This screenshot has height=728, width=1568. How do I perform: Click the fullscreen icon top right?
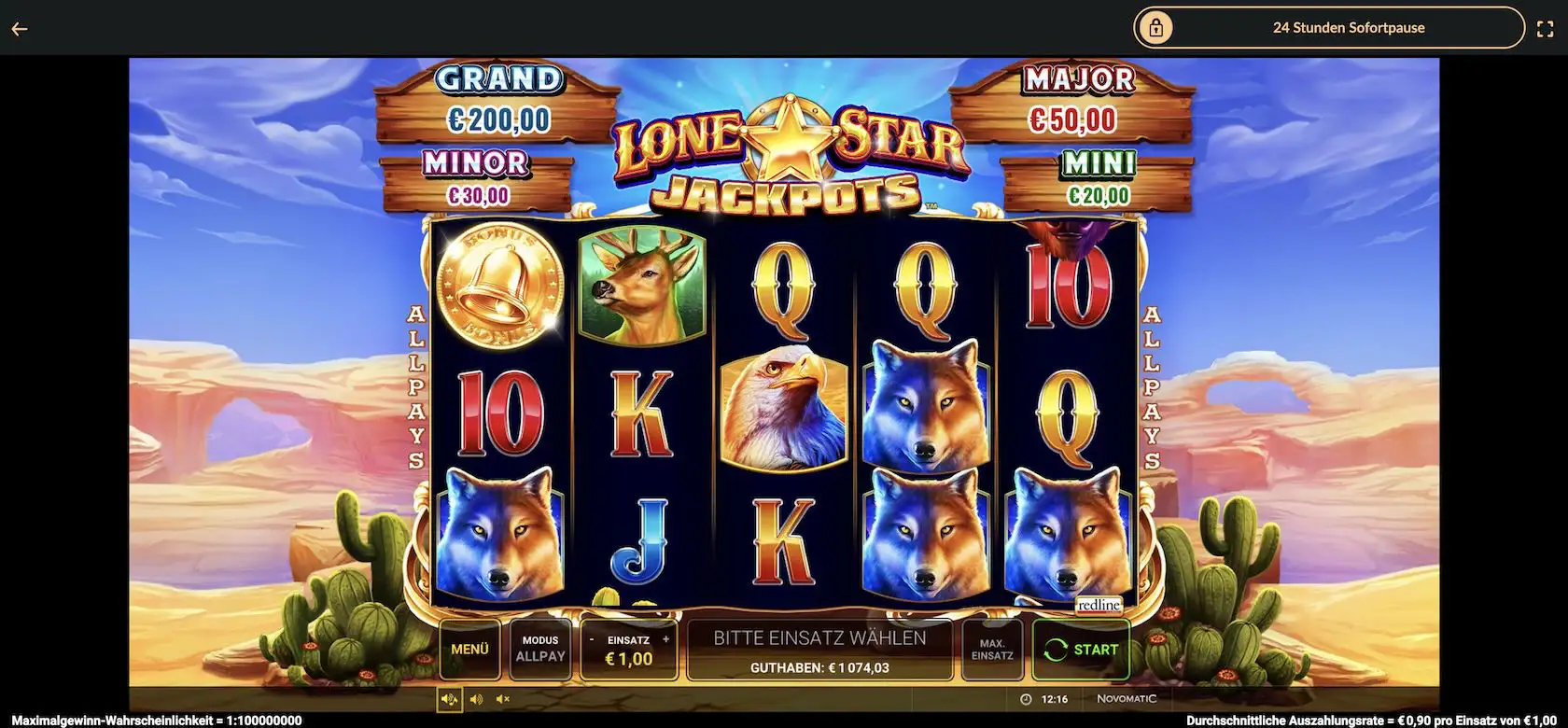point(1547,27)
